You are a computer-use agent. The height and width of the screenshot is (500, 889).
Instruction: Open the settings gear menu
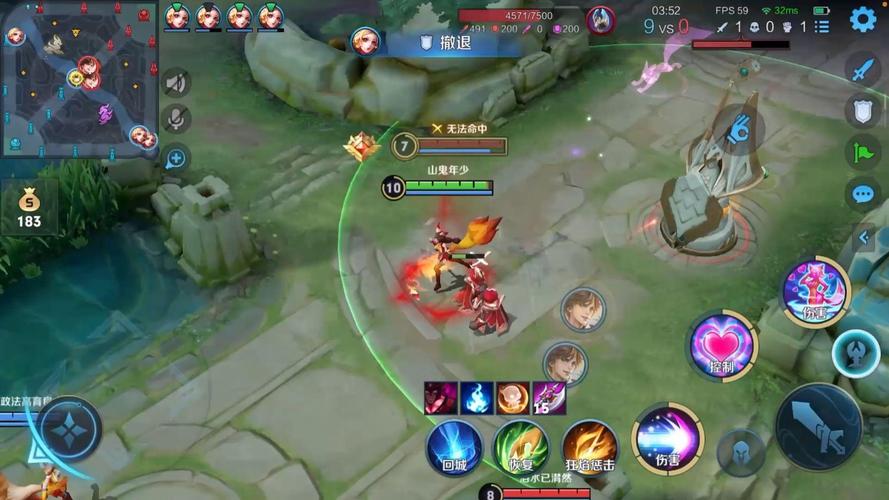862,19
